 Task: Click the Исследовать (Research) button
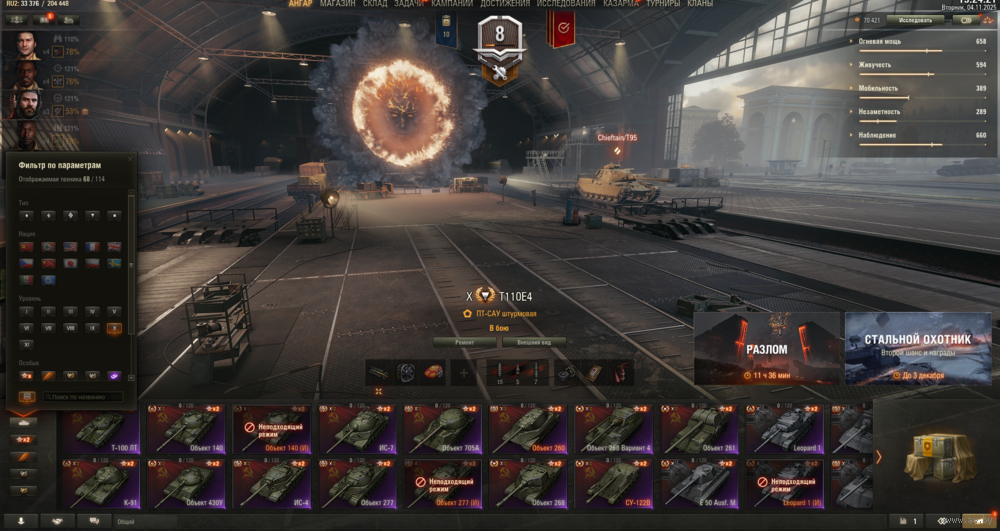(915, 20)
